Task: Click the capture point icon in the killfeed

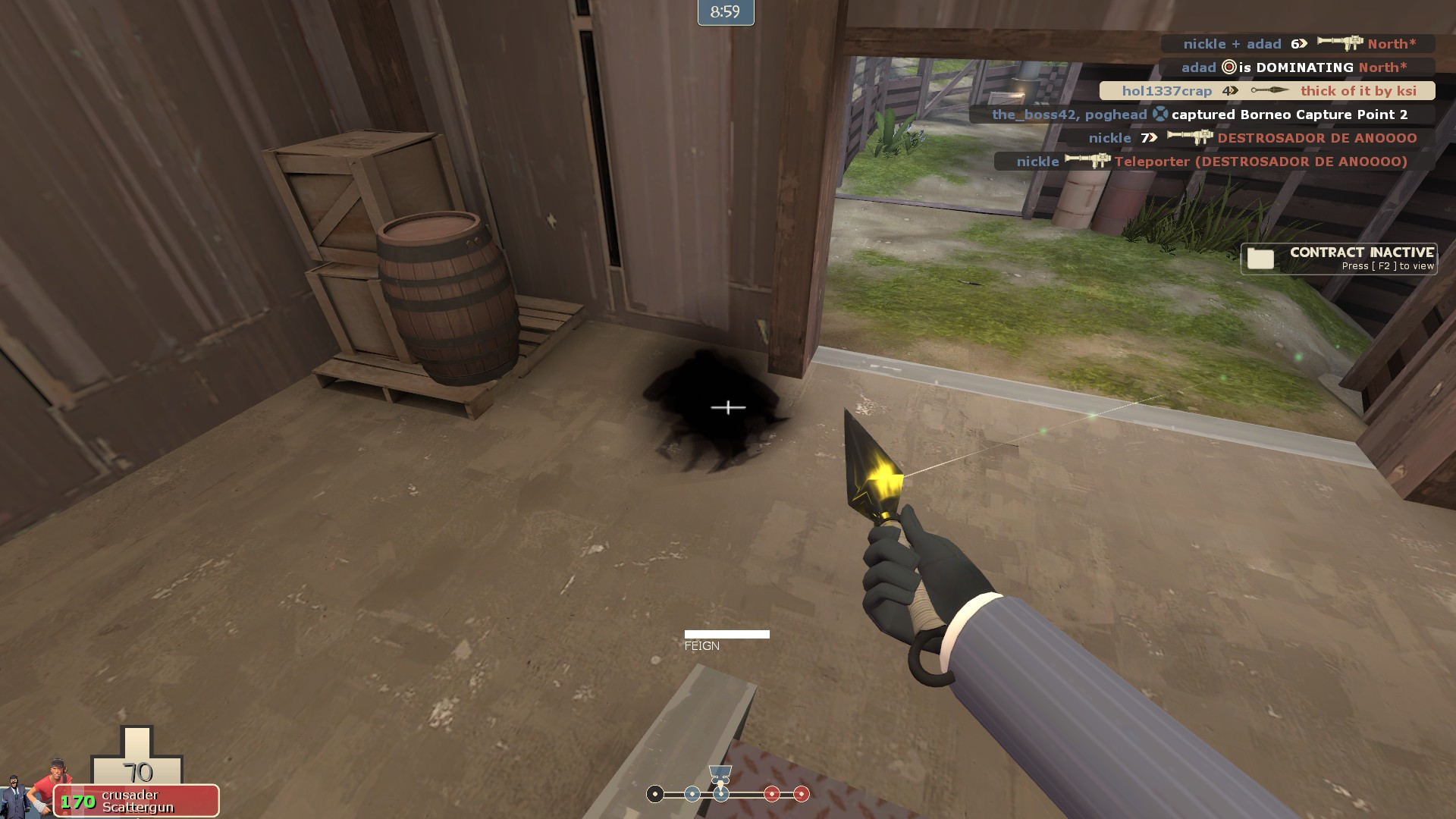Action: [1160, 115]
